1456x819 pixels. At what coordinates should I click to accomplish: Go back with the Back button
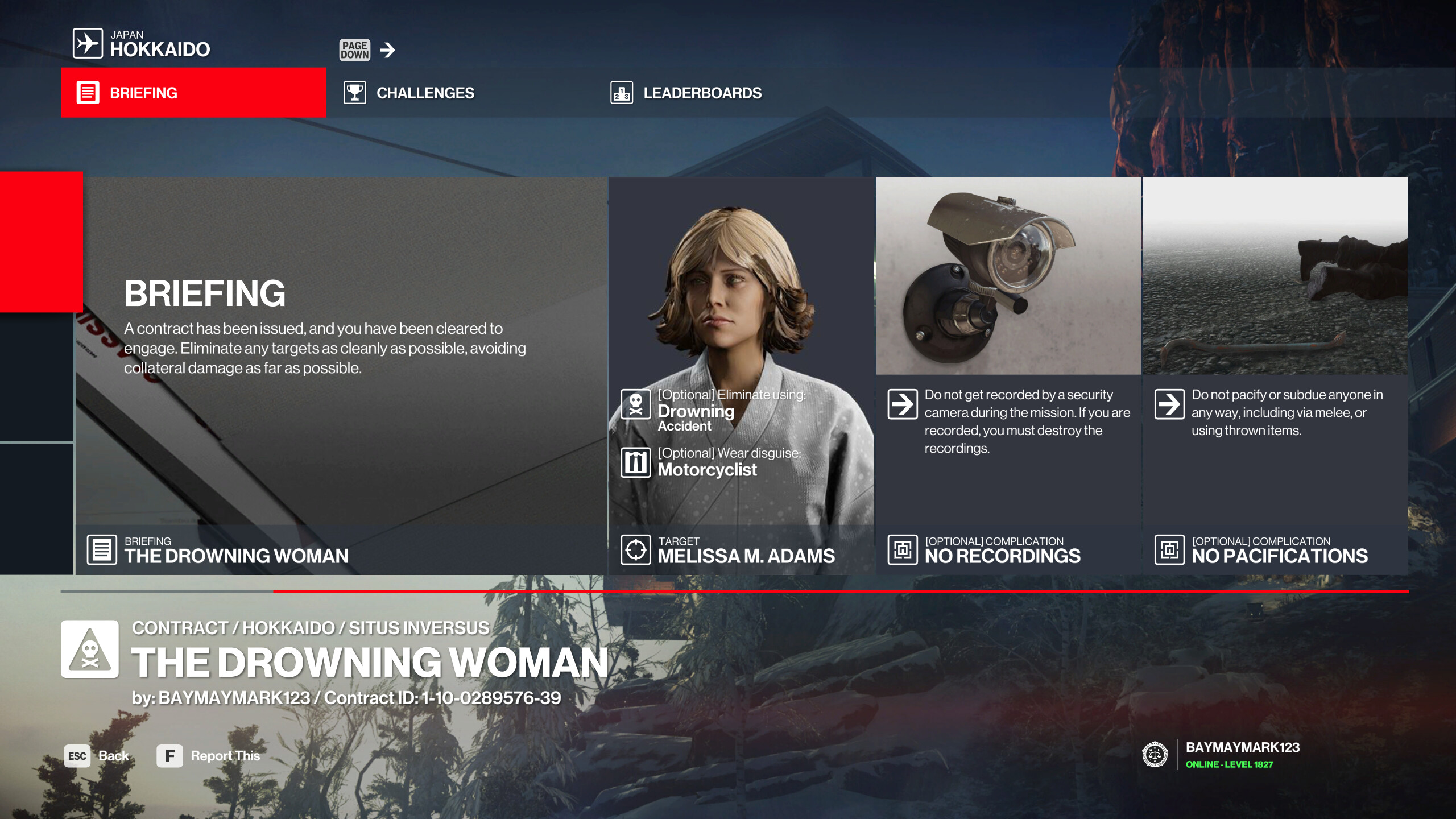point(97,756)
